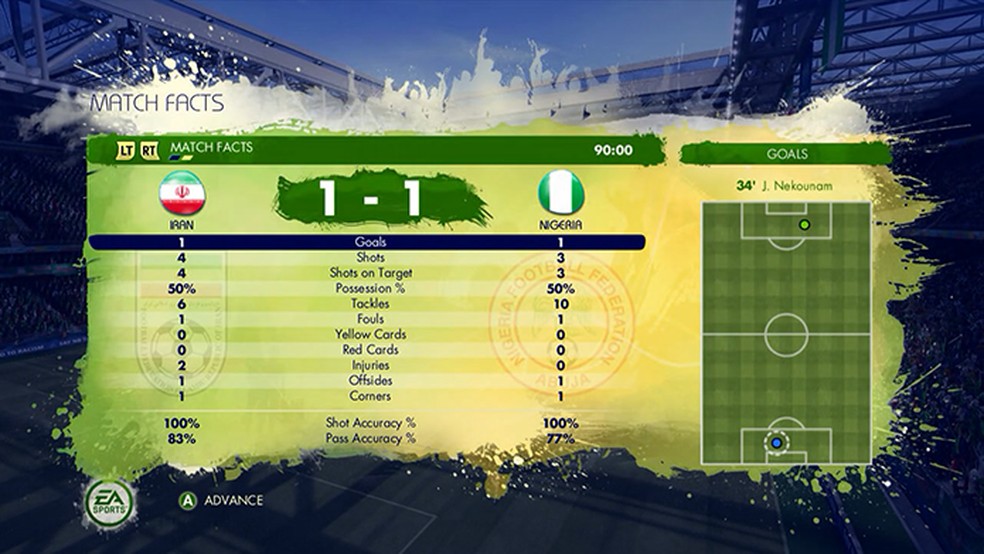Choose the Shots stat row
Screen dimensions: 984x554
point(368,258)
